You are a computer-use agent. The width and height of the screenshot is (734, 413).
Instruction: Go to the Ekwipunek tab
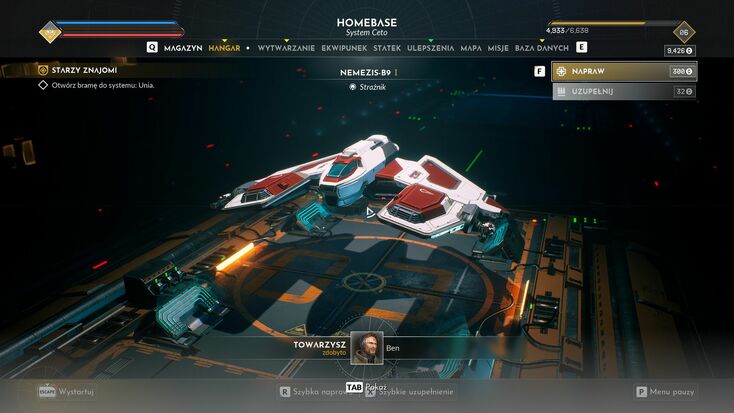344,47
